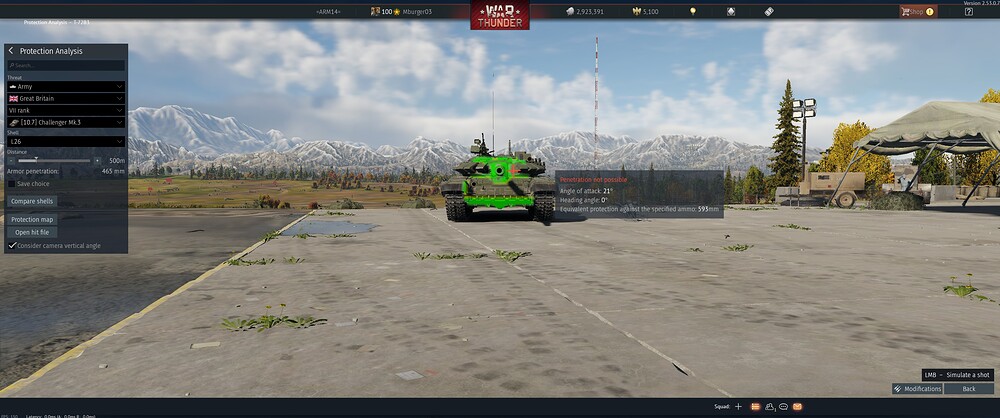Click the Compare shells button

pyautogui.click(x=32, y=201)
